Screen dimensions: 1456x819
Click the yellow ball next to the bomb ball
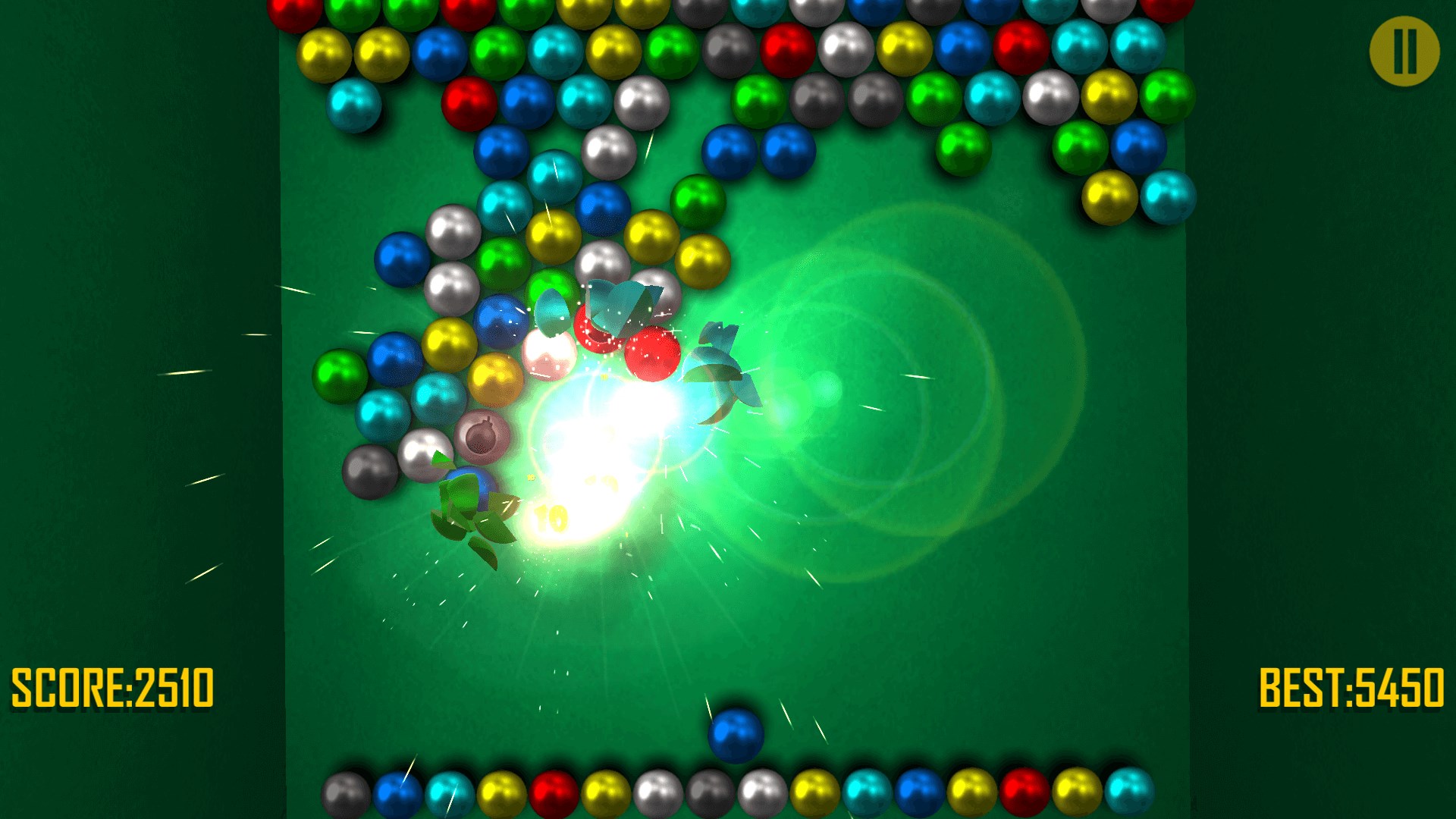point(495,381)
